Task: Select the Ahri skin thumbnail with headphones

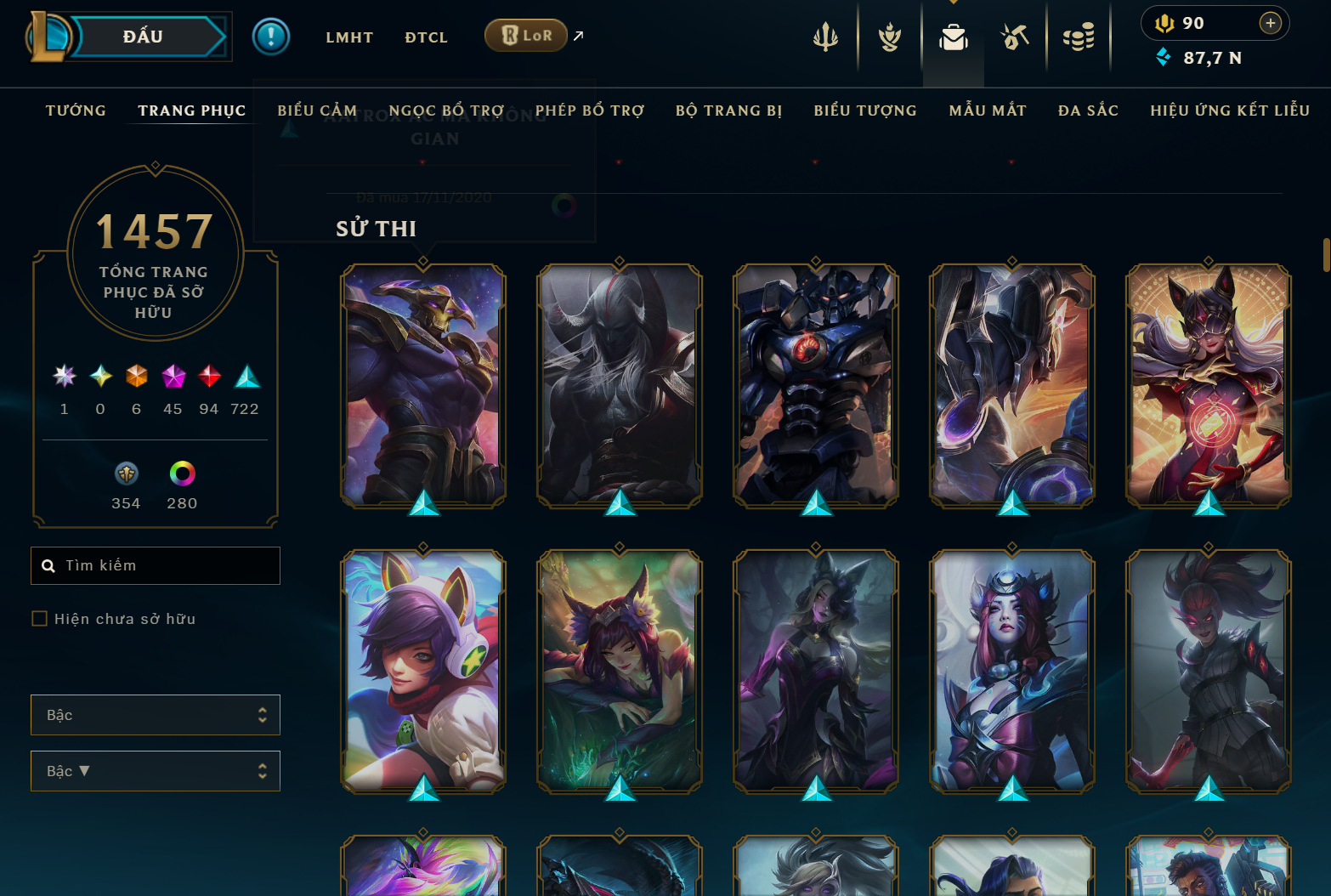Action: [x=422, y=671]
